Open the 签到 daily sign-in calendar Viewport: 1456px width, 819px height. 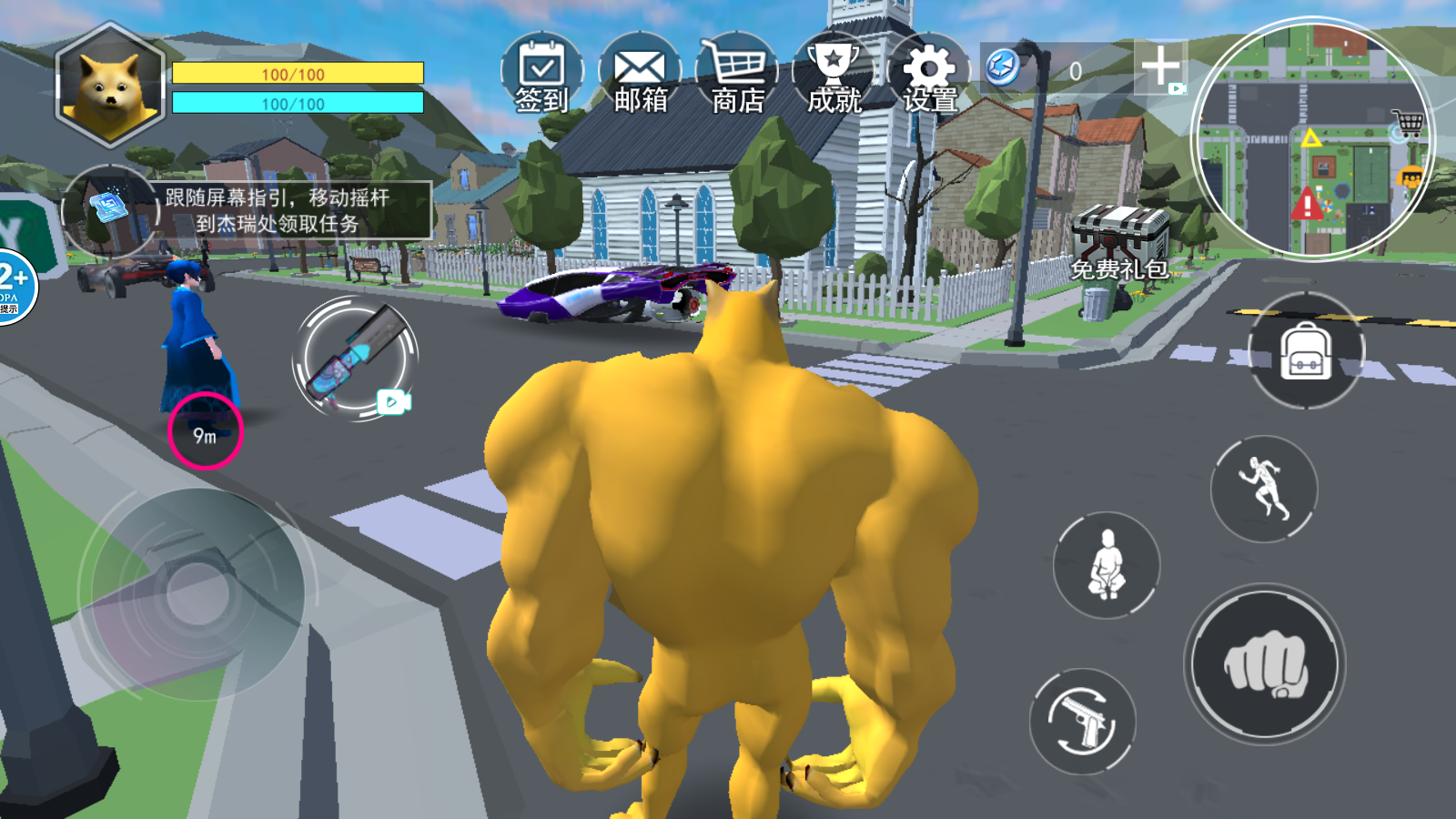point(541,66)
